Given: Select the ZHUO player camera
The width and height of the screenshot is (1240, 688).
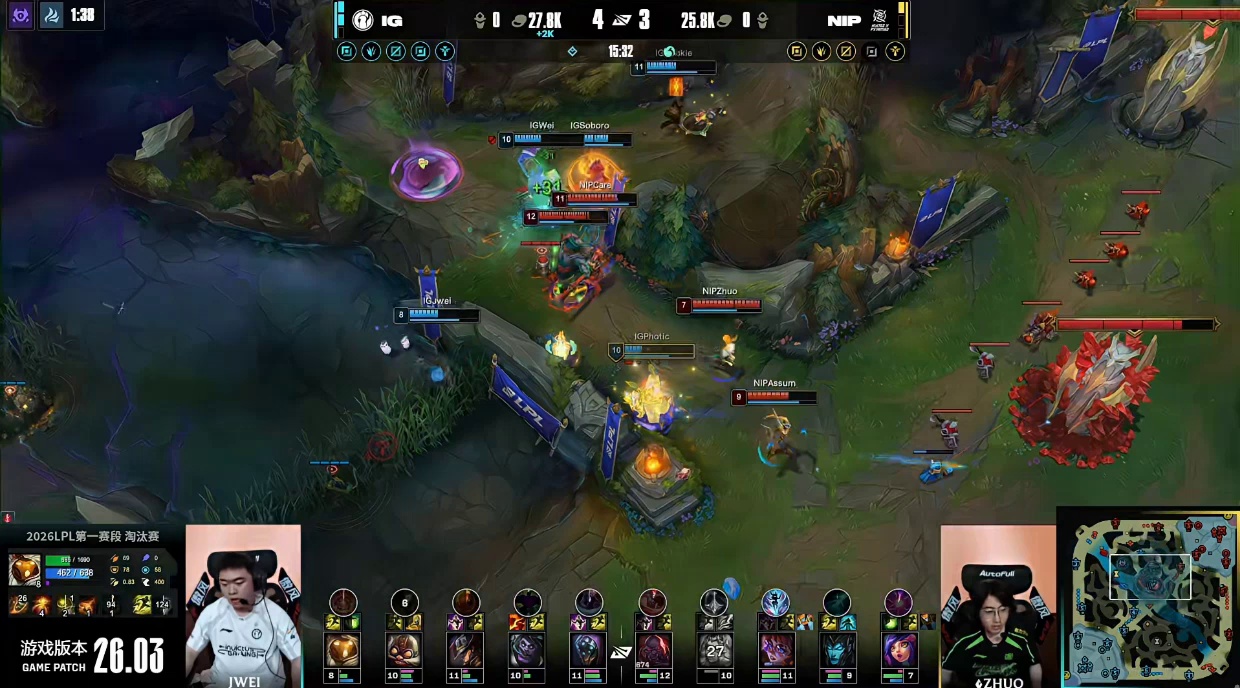Looking at the screenshot, I should point(997,605).
